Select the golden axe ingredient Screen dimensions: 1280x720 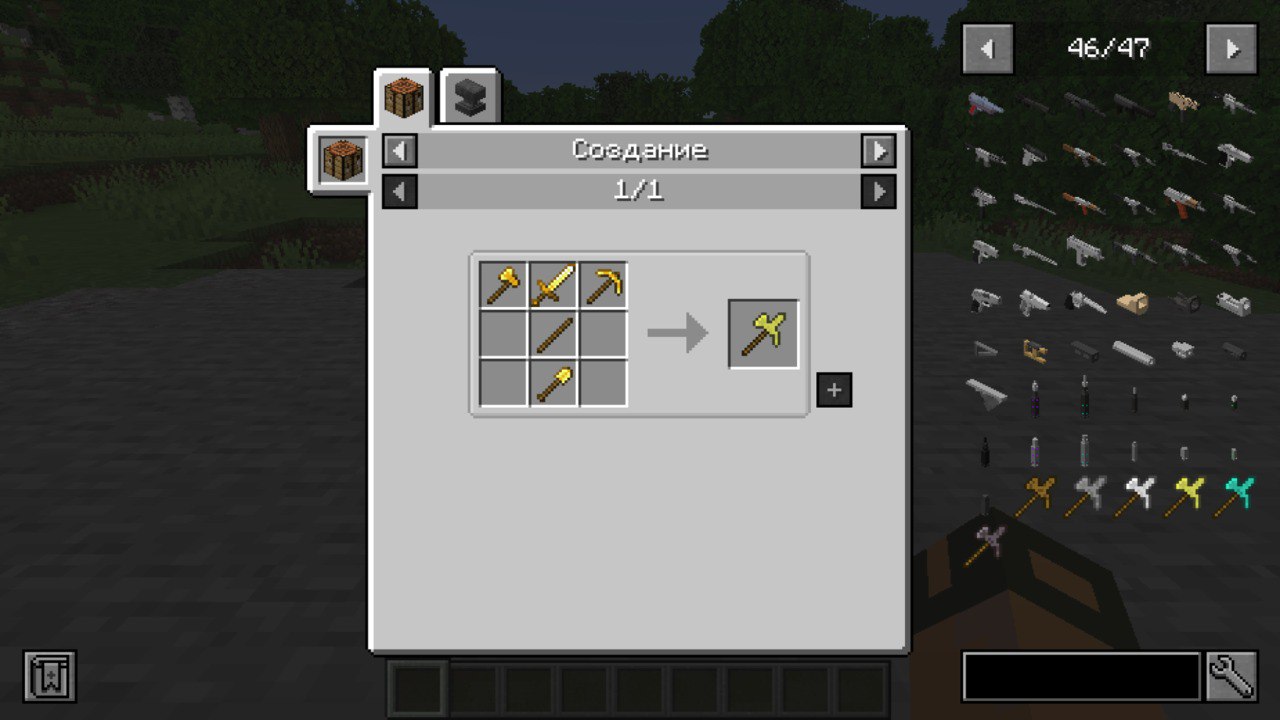[x=501, y=284]
